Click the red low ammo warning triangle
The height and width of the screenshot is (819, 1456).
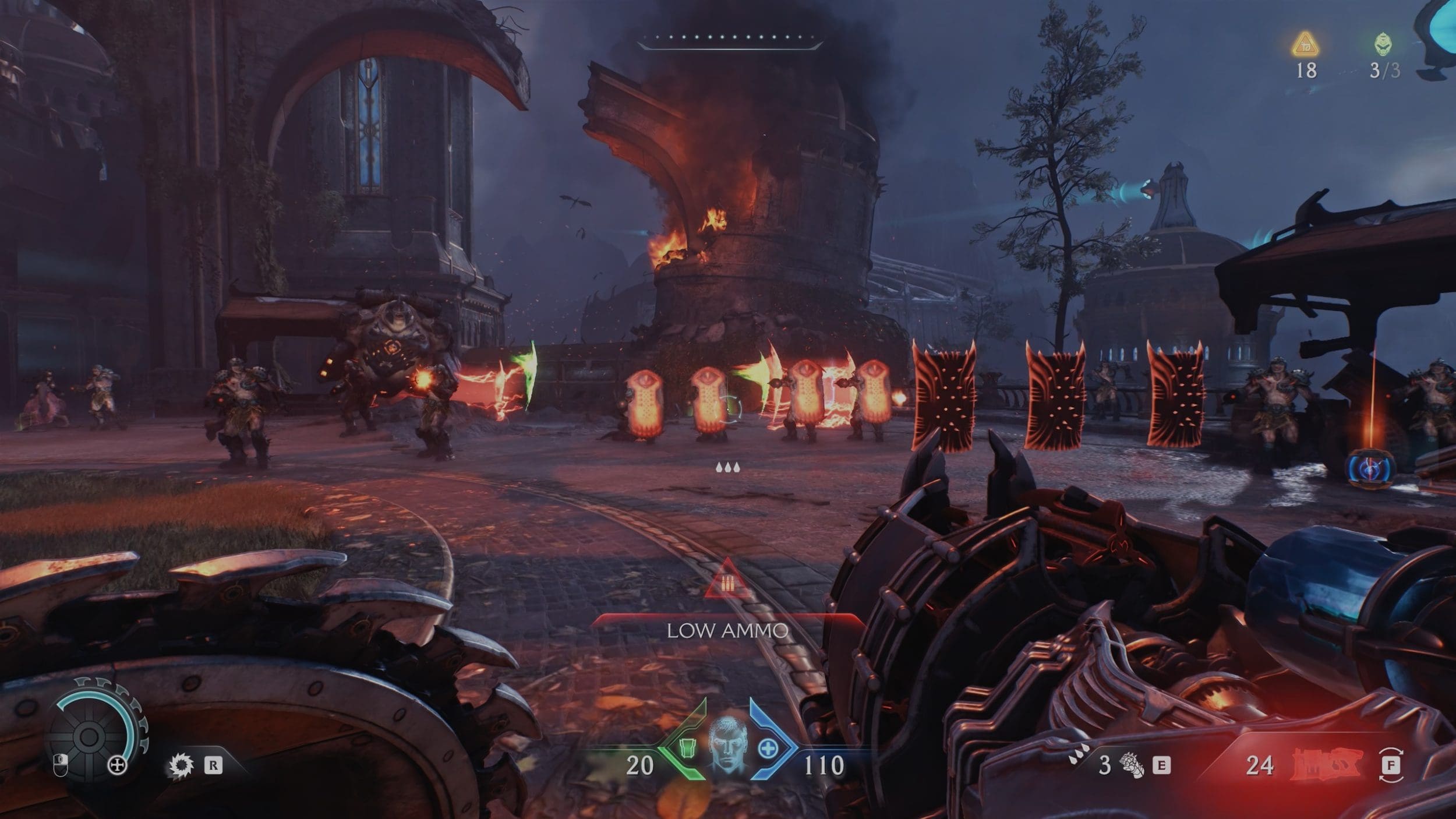pos(727,580)
